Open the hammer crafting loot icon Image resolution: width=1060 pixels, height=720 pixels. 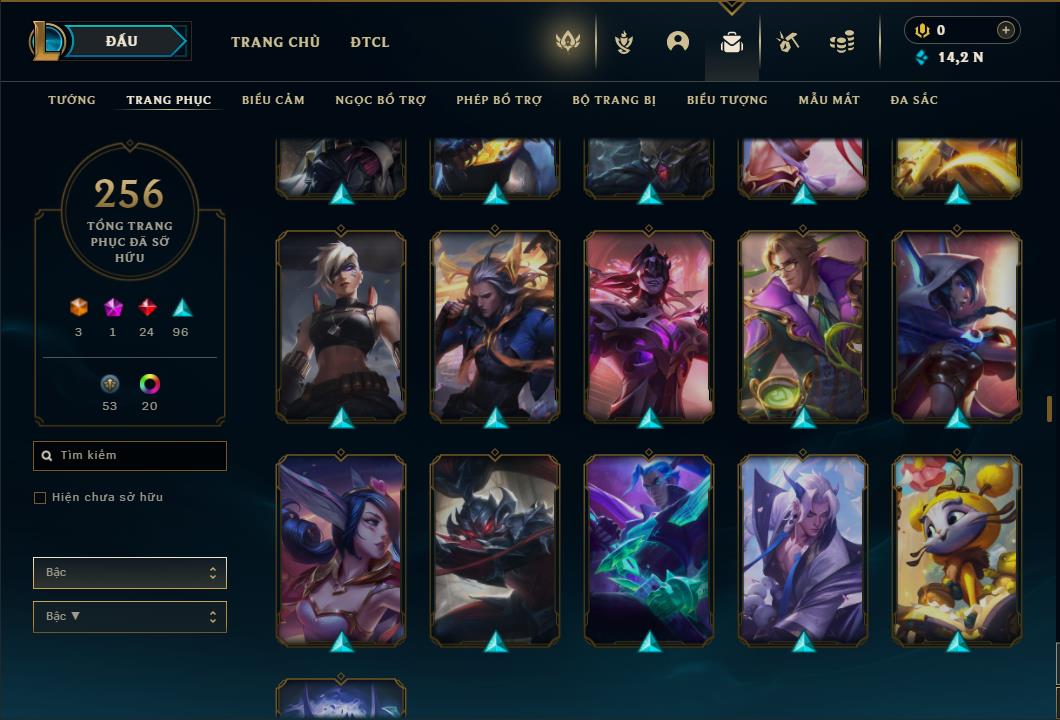788,42
